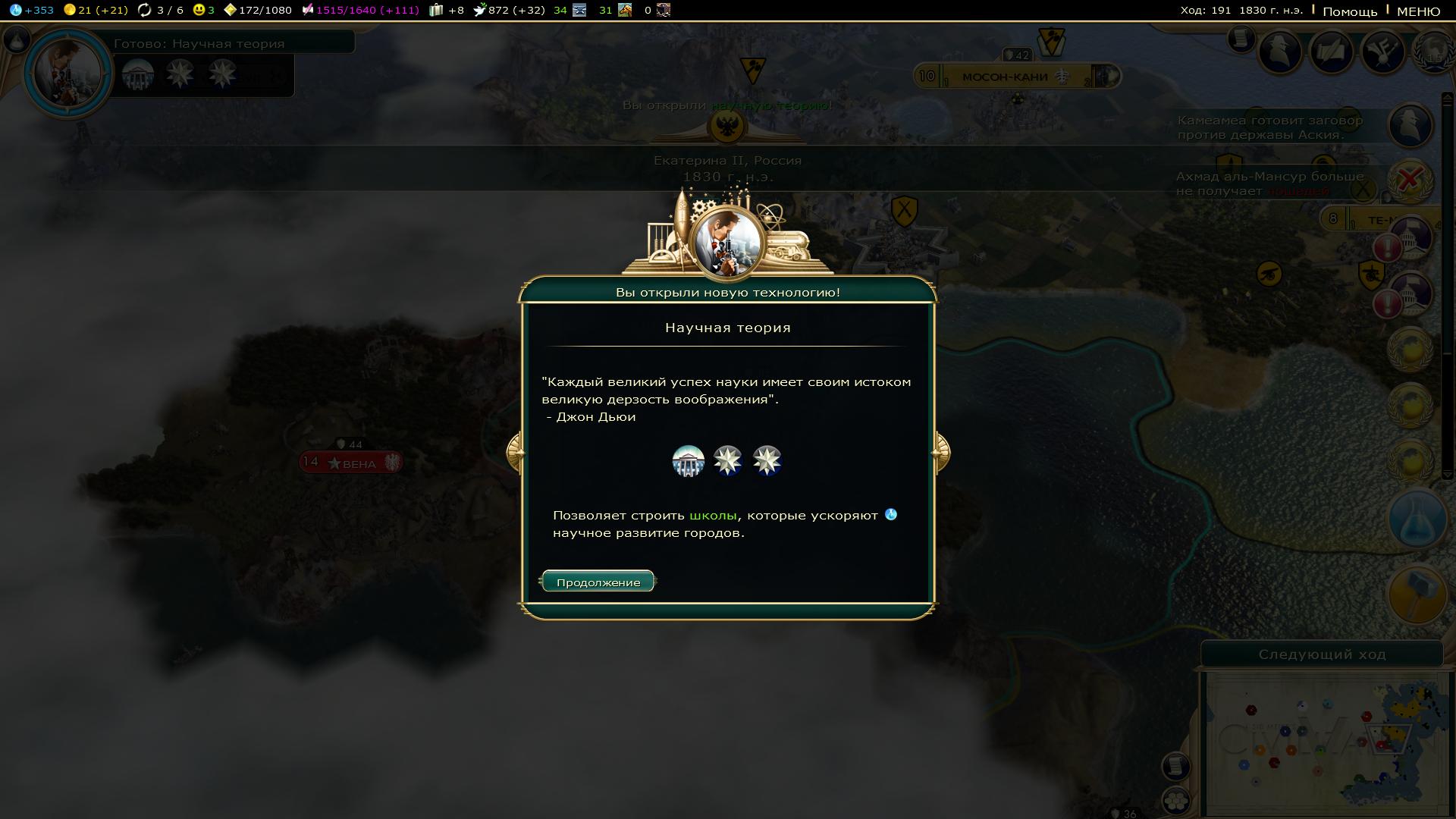
Task: Open the МЕНЮ button
Action: click(1418, 11)
